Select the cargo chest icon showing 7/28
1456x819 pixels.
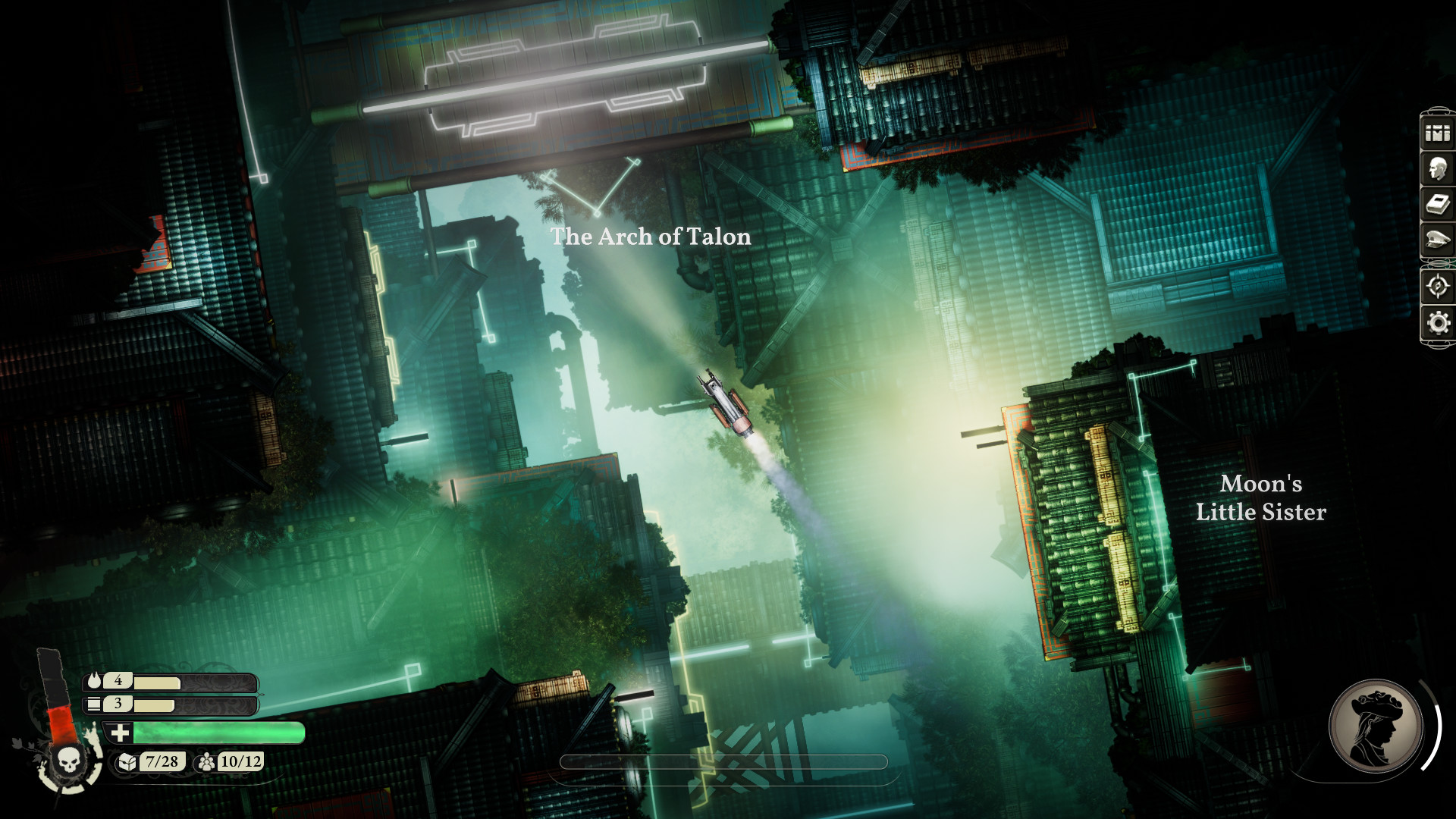point(127,761)
